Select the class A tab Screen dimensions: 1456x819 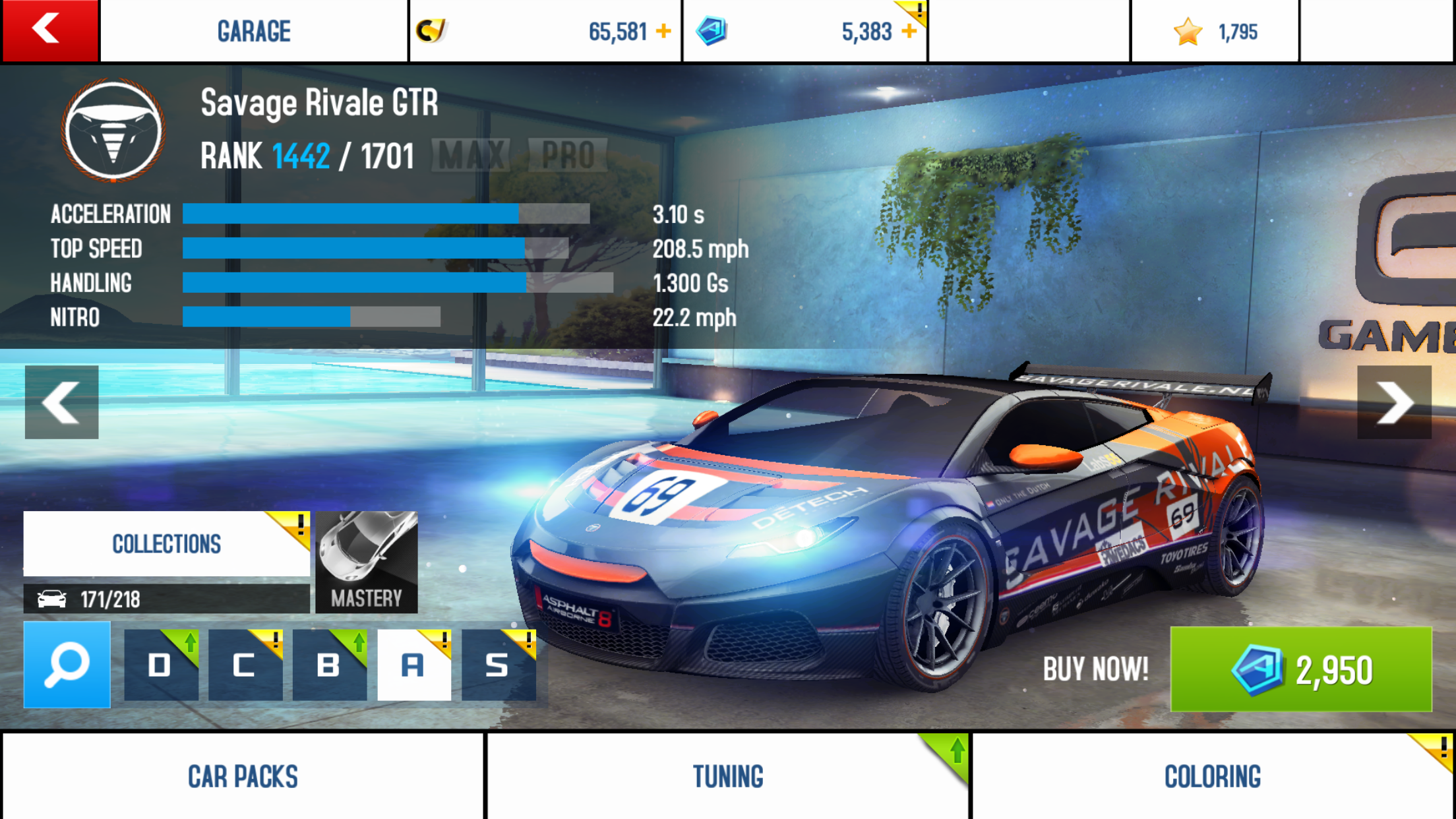413,665
